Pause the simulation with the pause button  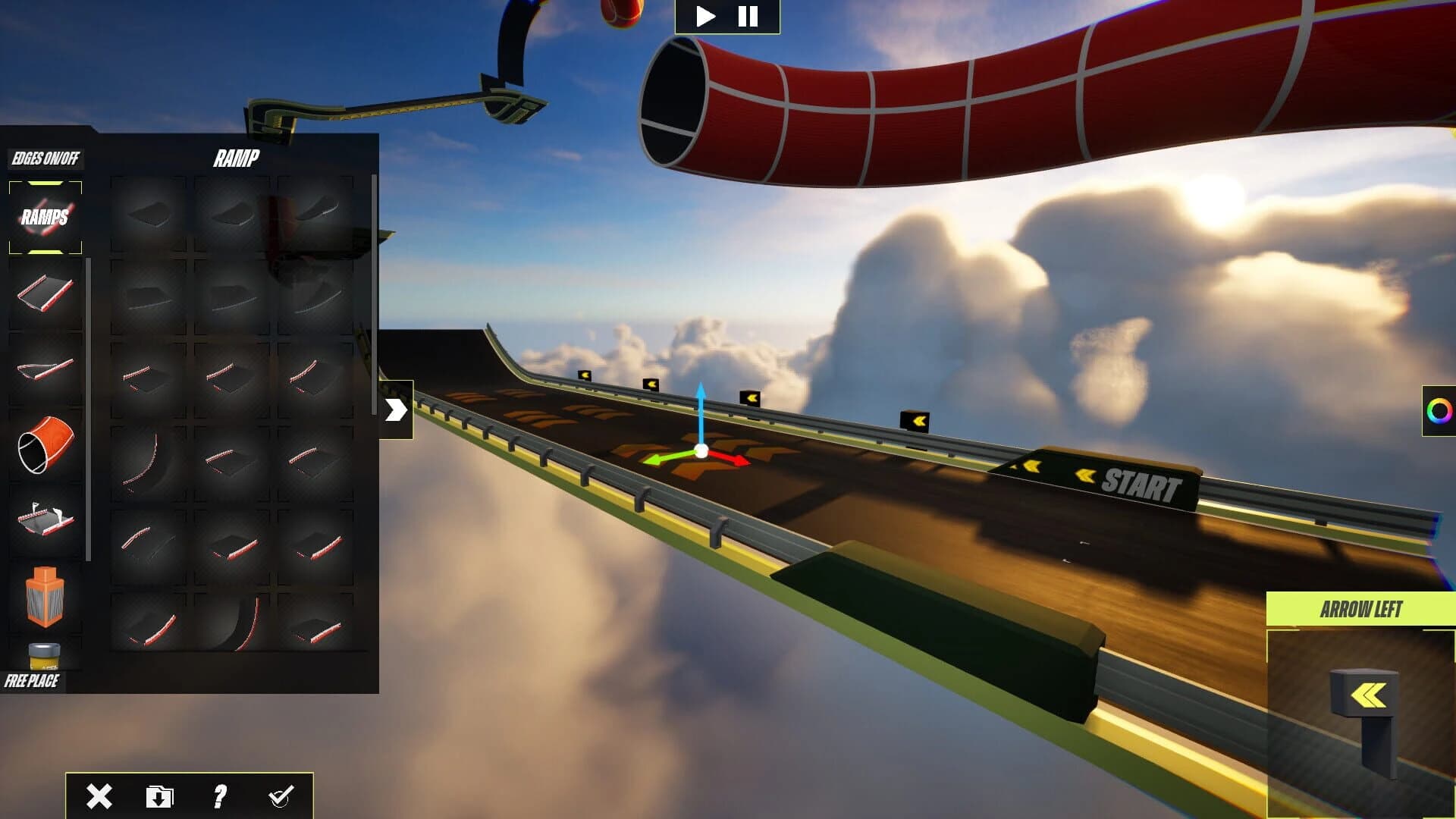tap(747, 17)
